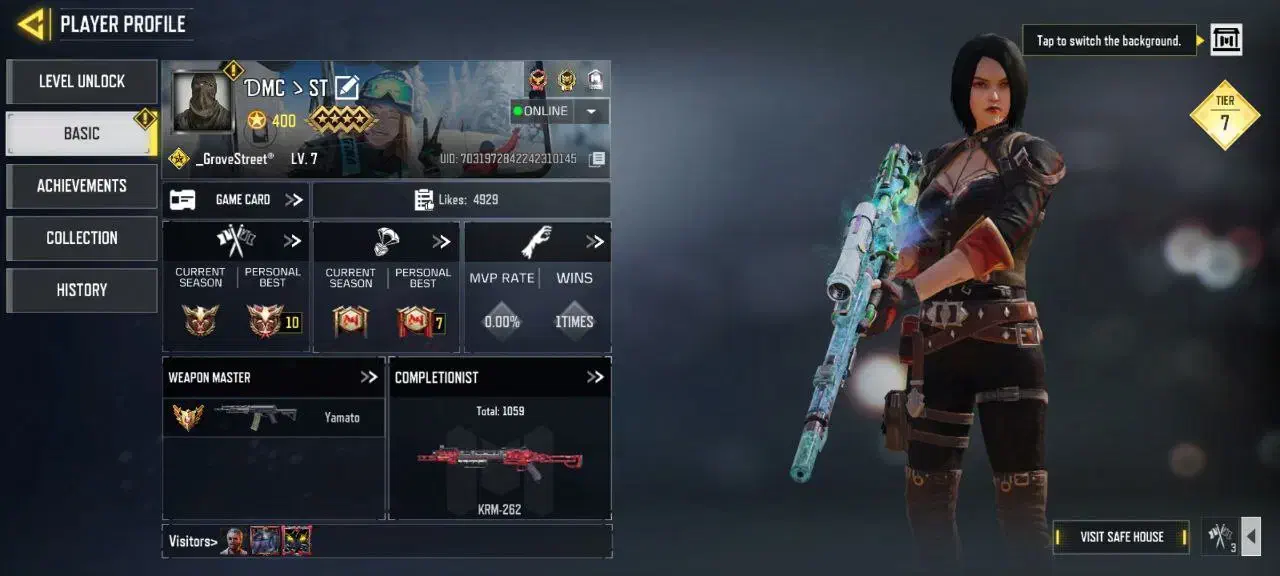This screenshot has width=1280, height=576.
Task: Click the player avatar portrait
Action: tap(203, 101)
